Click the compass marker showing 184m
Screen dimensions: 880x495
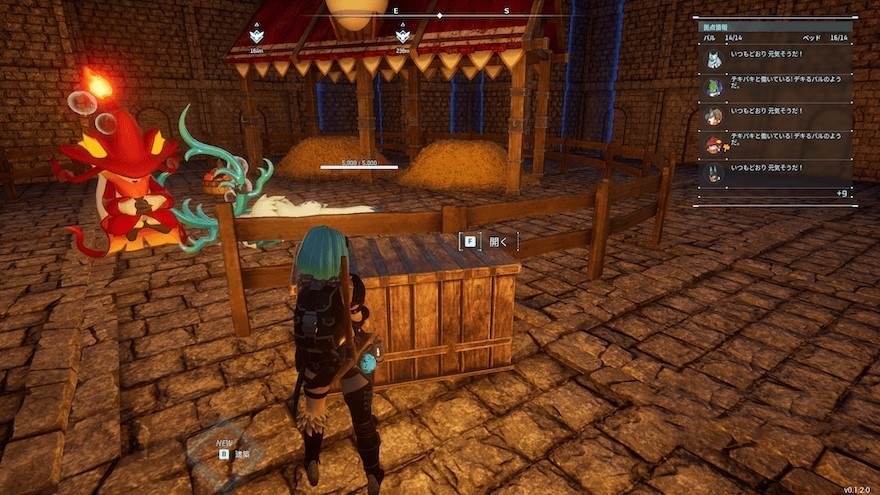(257, 36)
